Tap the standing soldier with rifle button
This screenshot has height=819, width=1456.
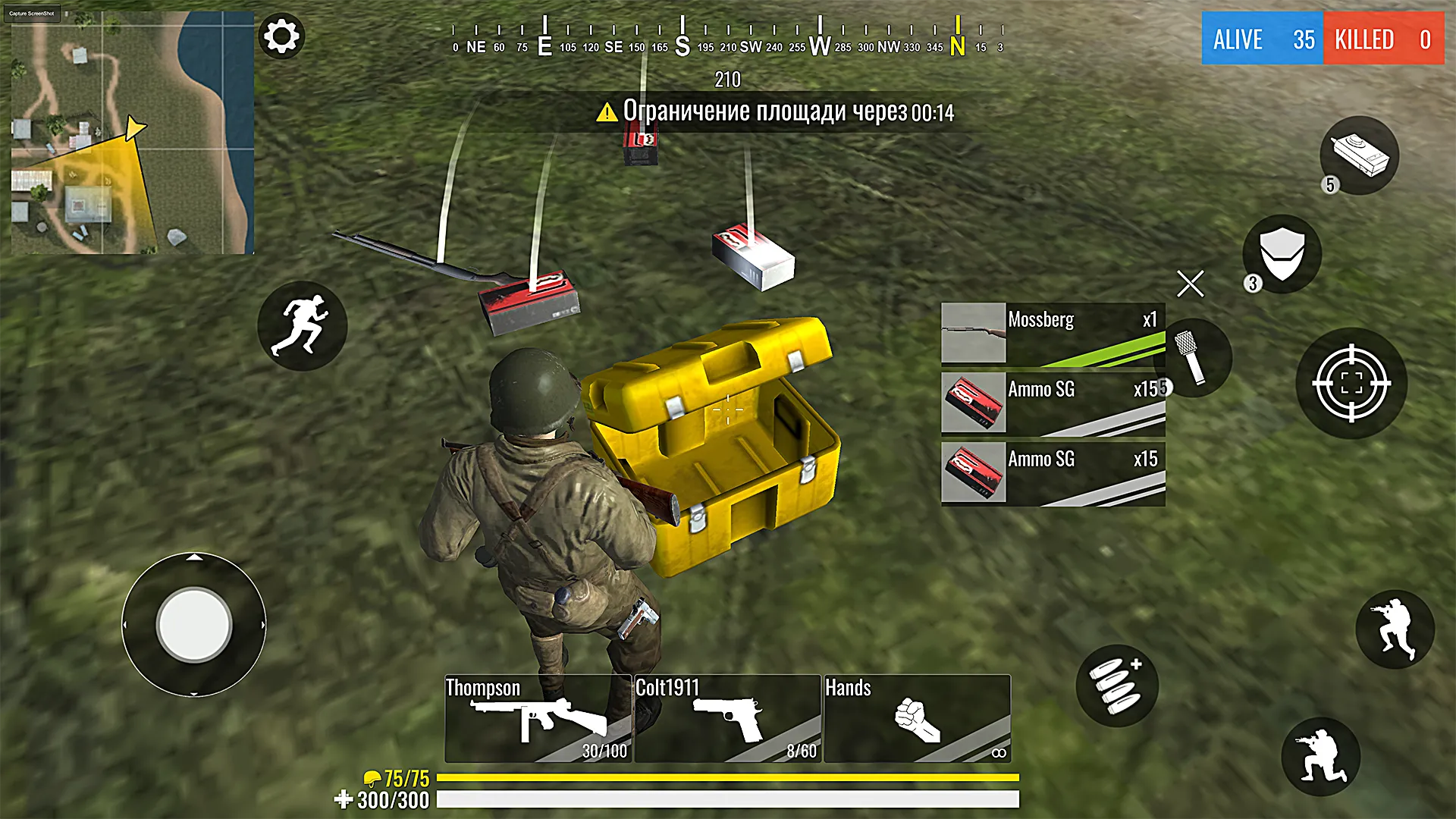click(1395, 629)
